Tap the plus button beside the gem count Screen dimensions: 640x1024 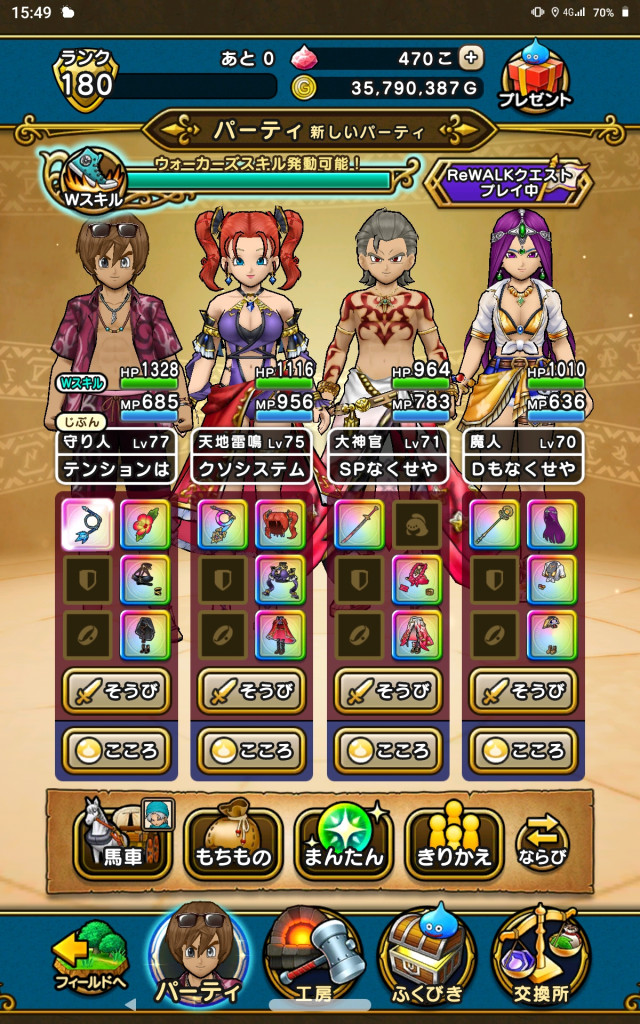pos(471,58)
